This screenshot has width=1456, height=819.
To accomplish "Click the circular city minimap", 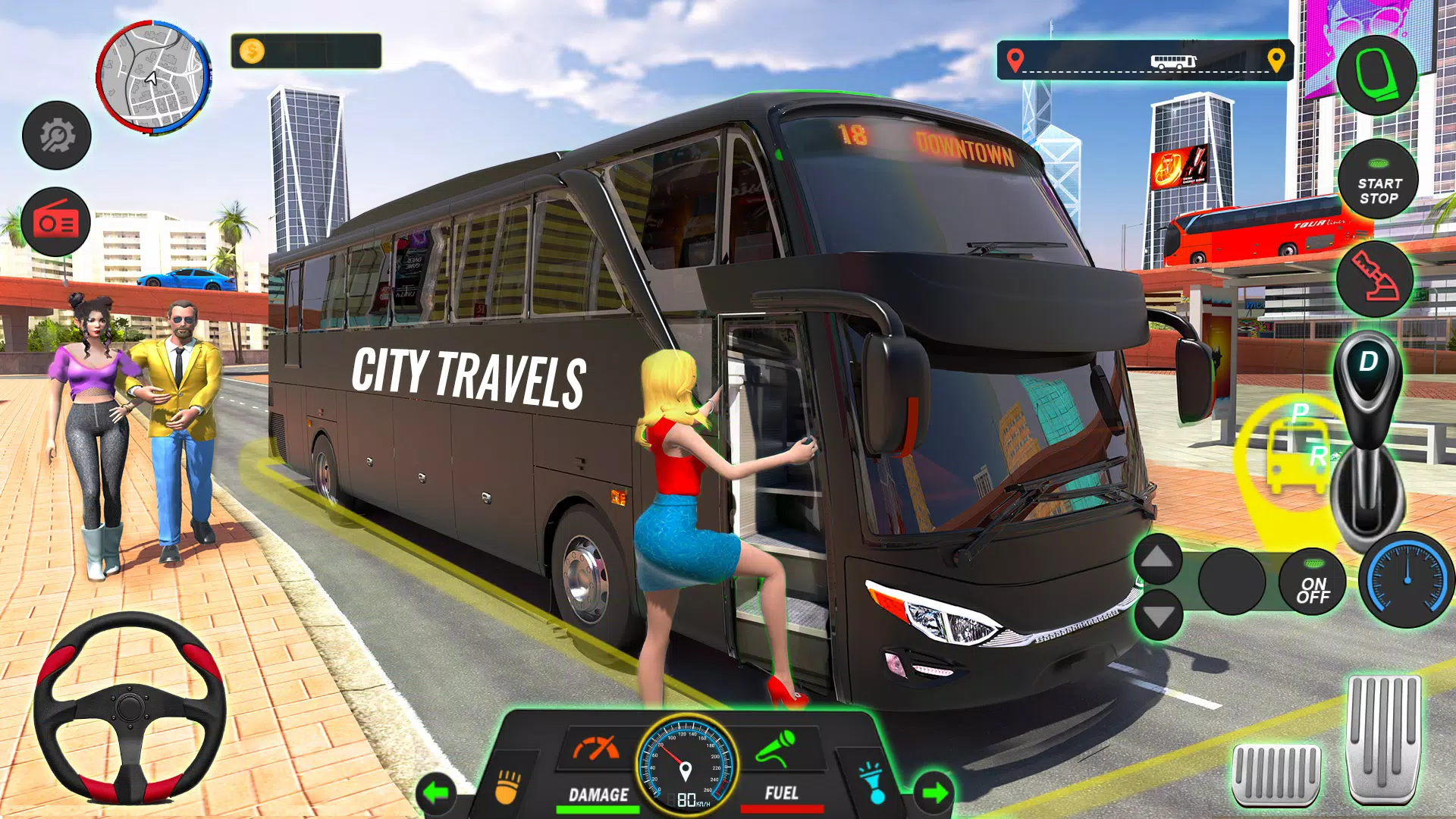I will click(153, 77).
